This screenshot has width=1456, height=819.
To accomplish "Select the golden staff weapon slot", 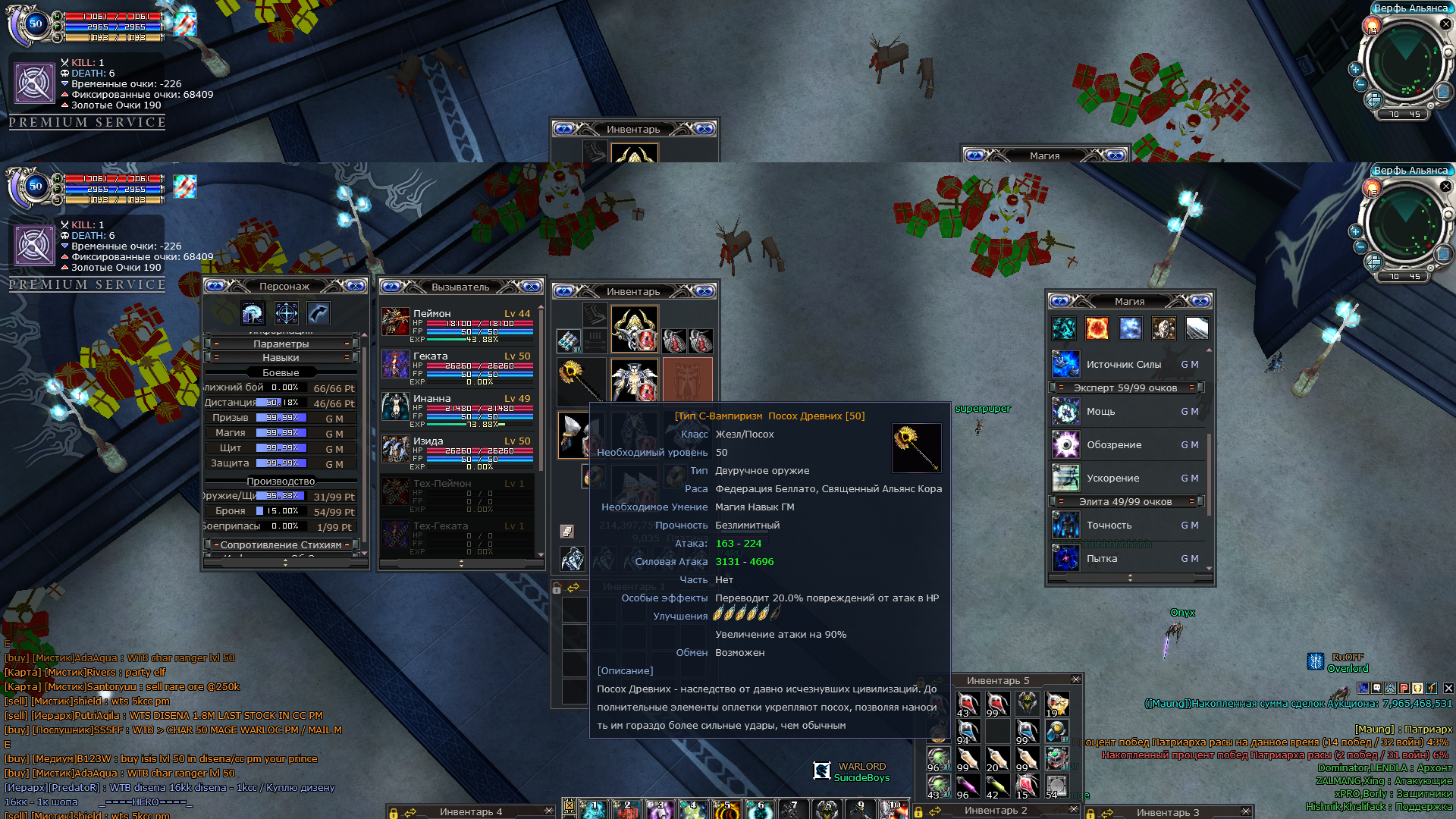I will [x=580, y=381].
